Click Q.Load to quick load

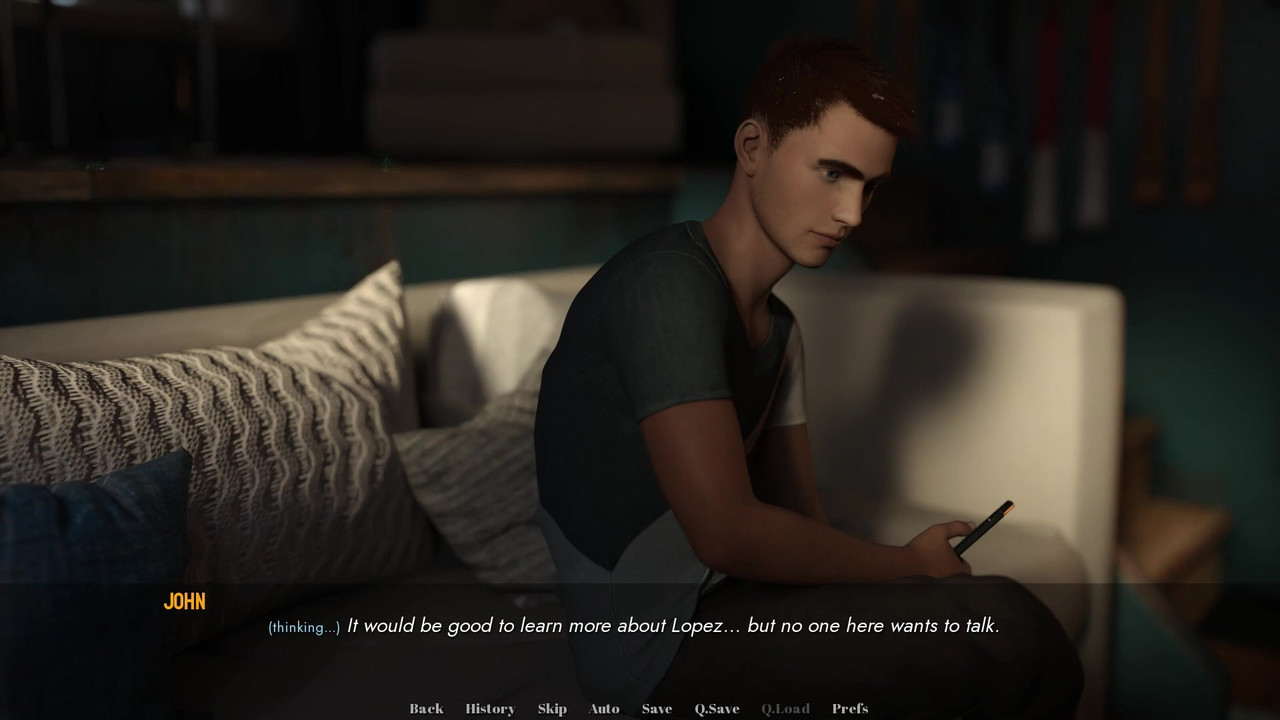(x=785, y=709)
